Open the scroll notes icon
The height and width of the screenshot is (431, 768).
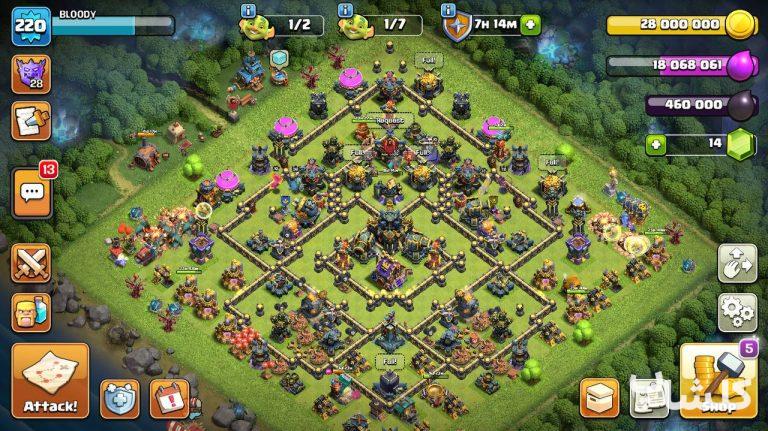point(31,122)
